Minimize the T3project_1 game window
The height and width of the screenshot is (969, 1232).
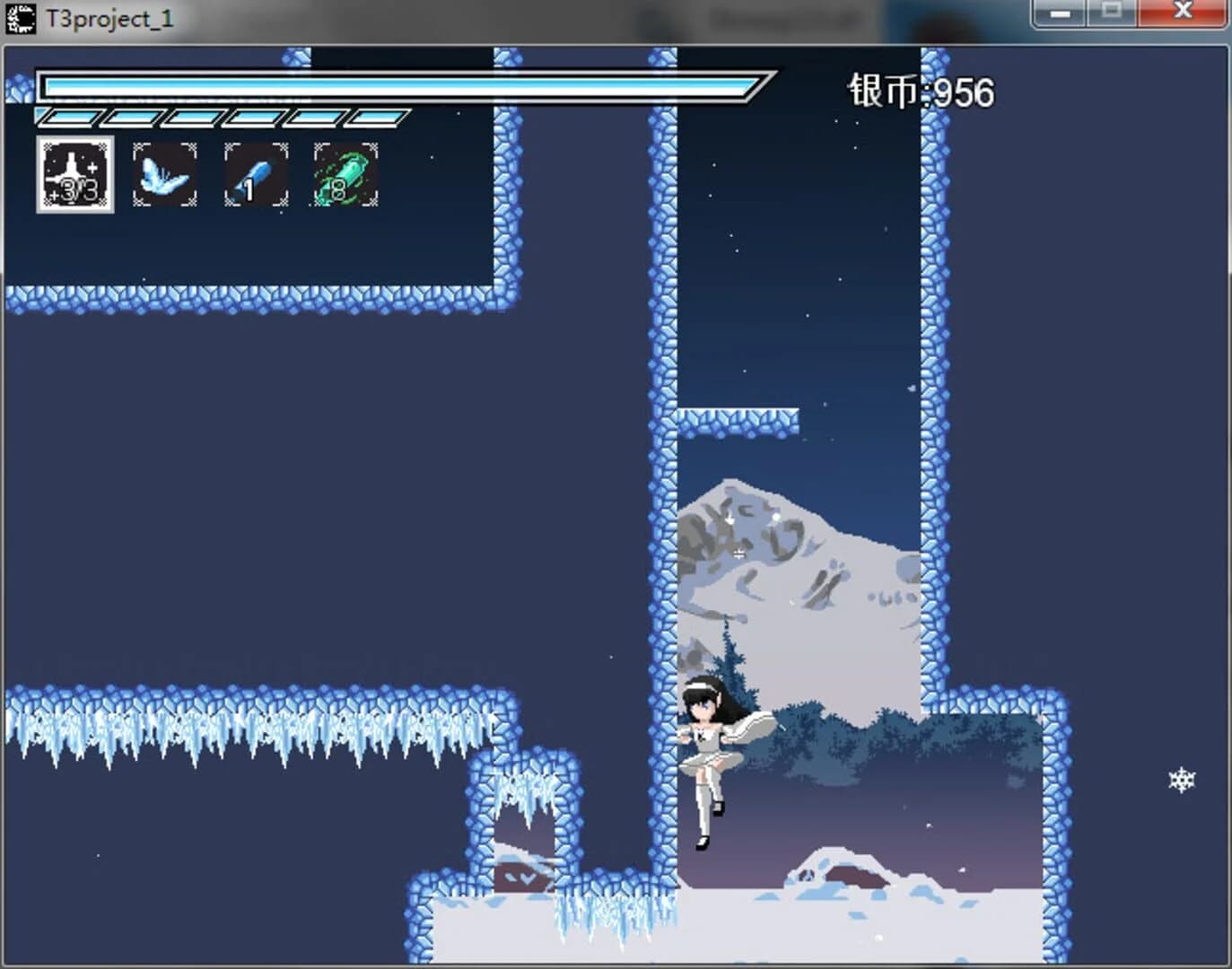tap(1062, 13)
